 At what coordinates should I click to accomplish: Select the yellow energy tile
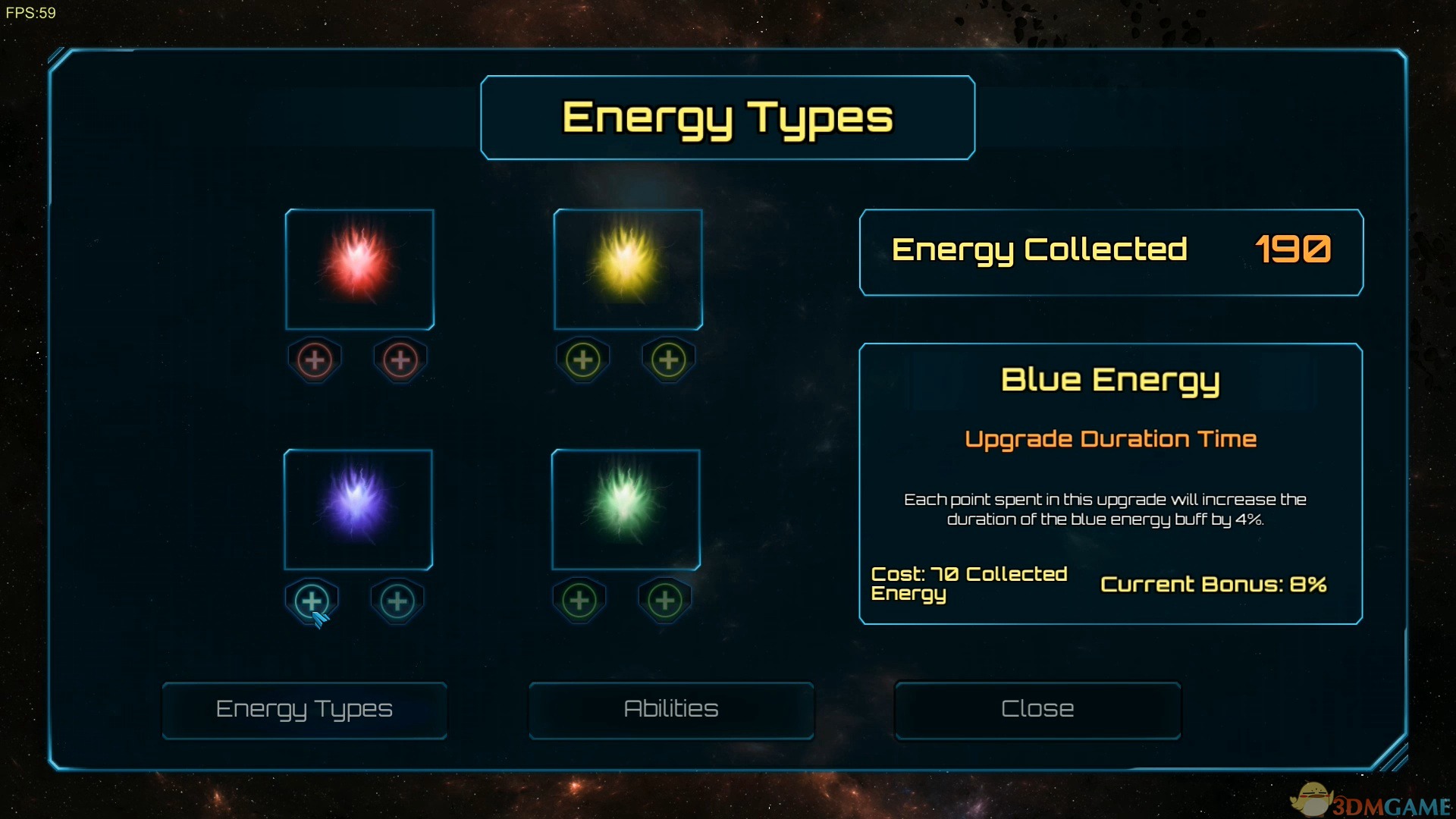tap(628, 269)
